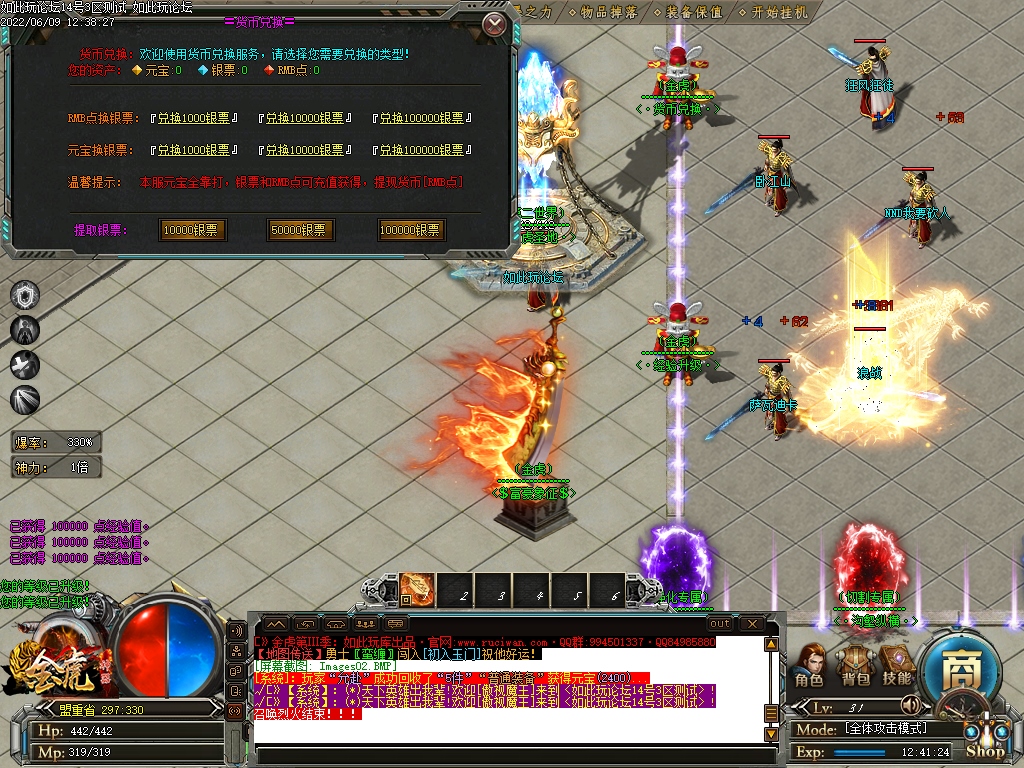Toggle the sound speaker icon

pyautogui.click(x=910, y=704)
